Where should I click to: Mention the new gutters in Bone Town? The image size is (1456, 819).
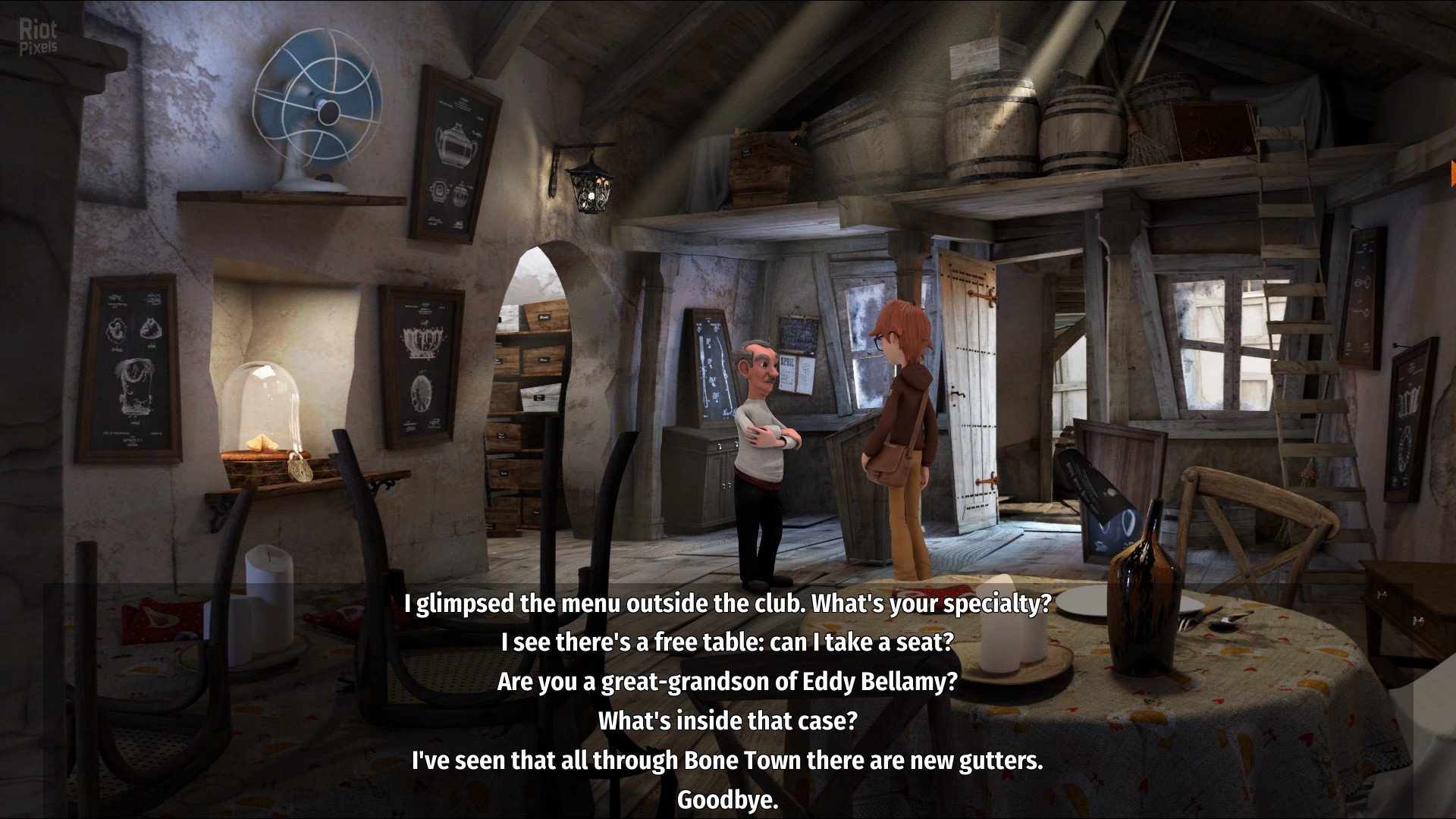pyautogui.click(x=726, y=760)
